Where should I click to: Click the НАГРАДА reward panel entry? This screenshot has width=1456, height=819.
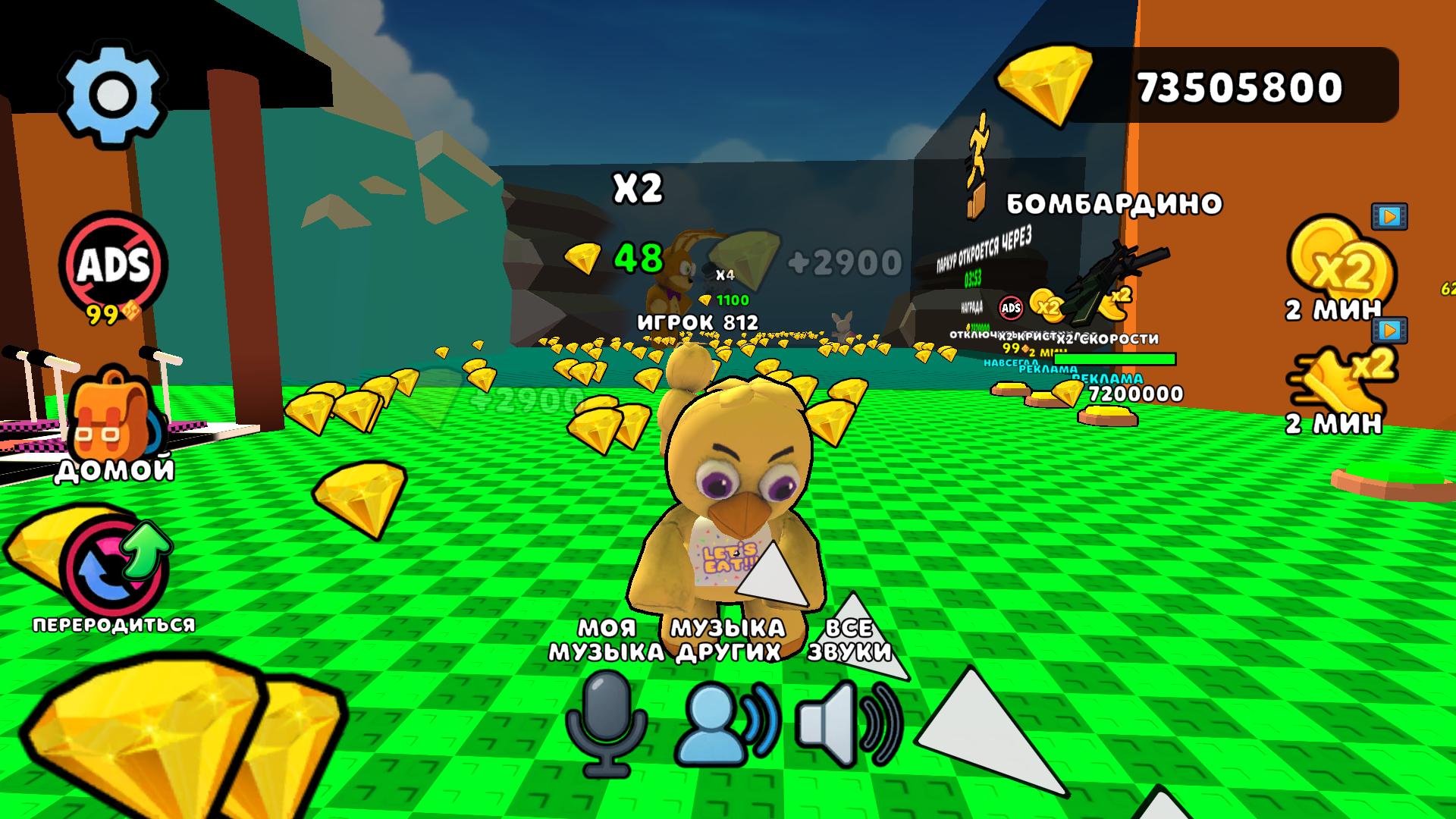[x=973, y=307]
